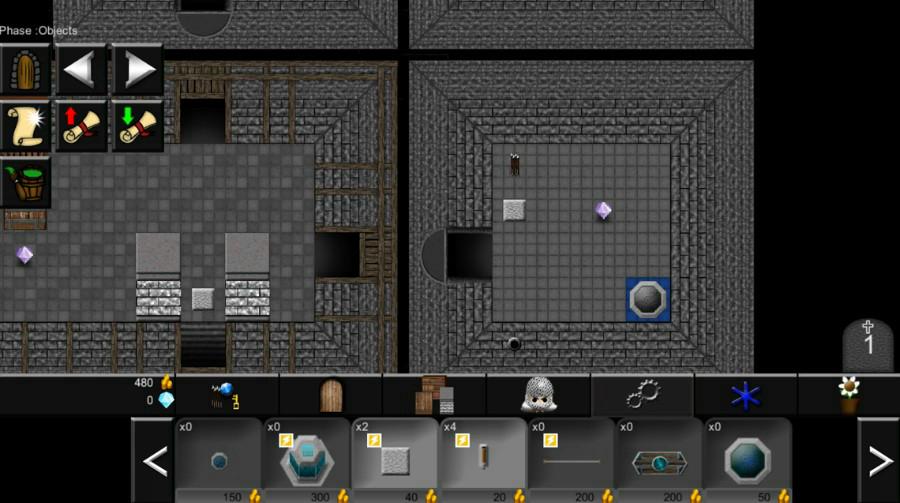Pick the green paint bucket tool
This screenshot has width=900, height=503.
coord(25,182)
